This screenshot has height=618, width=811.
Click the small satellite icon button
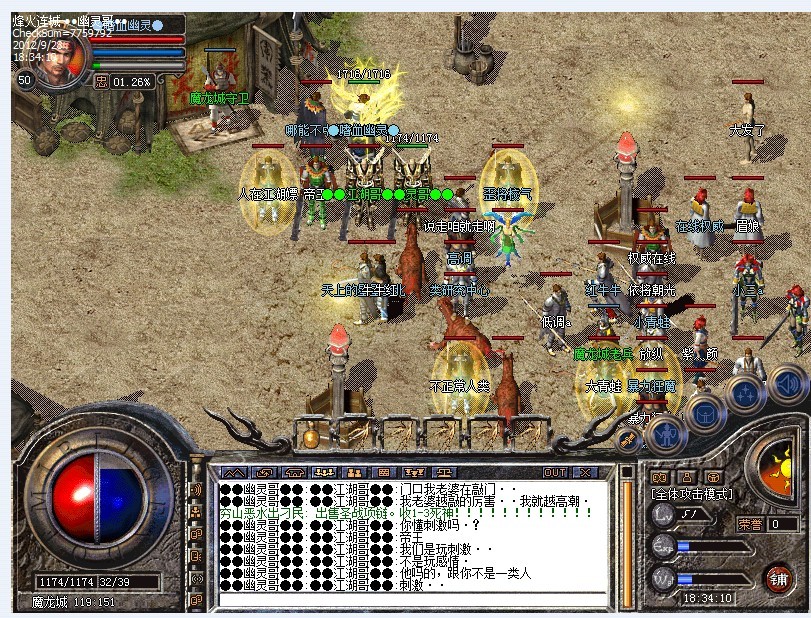click(628, 440)
